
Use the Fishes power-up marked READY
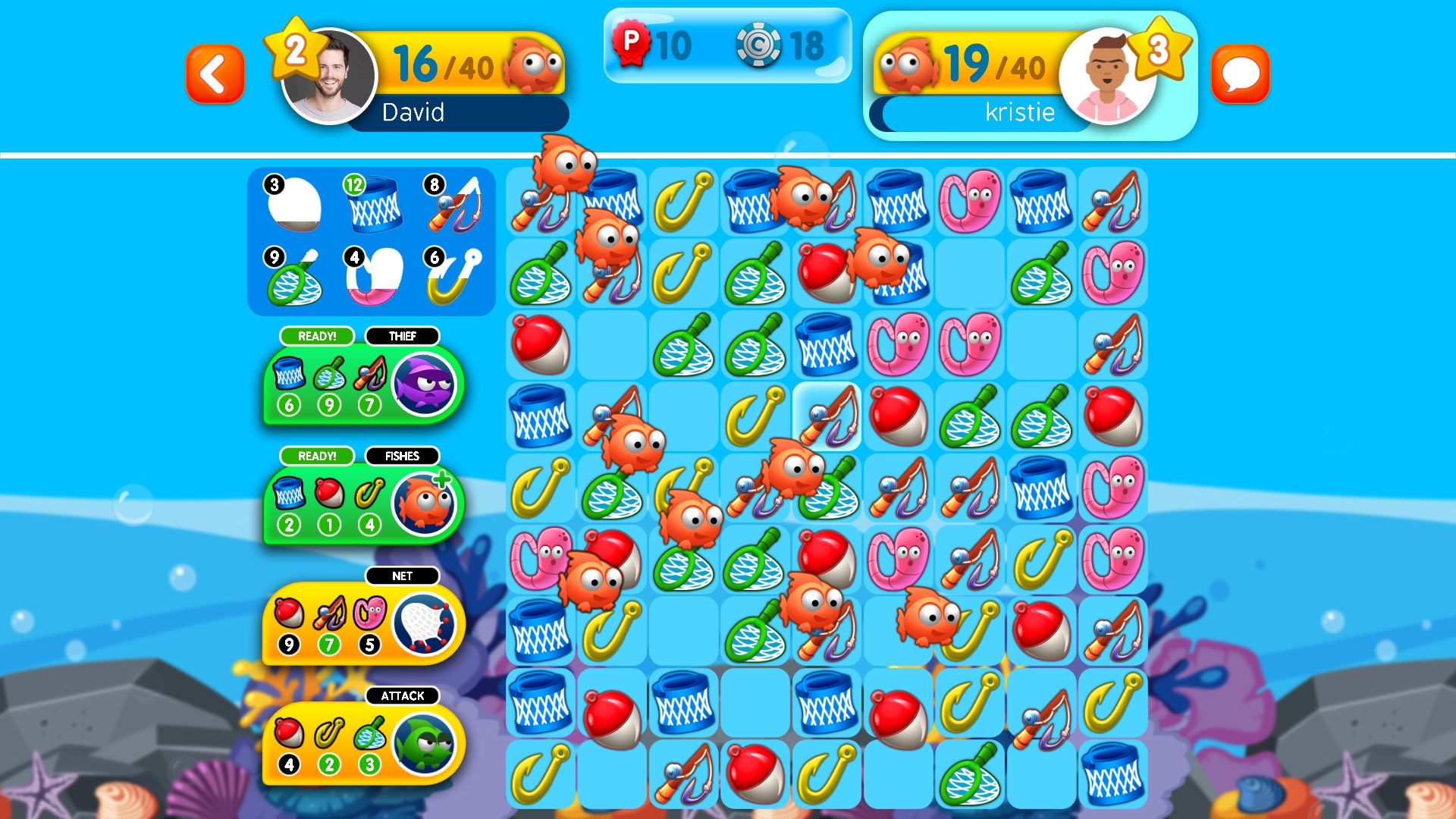pyautogui.click(x=424, y=504)
